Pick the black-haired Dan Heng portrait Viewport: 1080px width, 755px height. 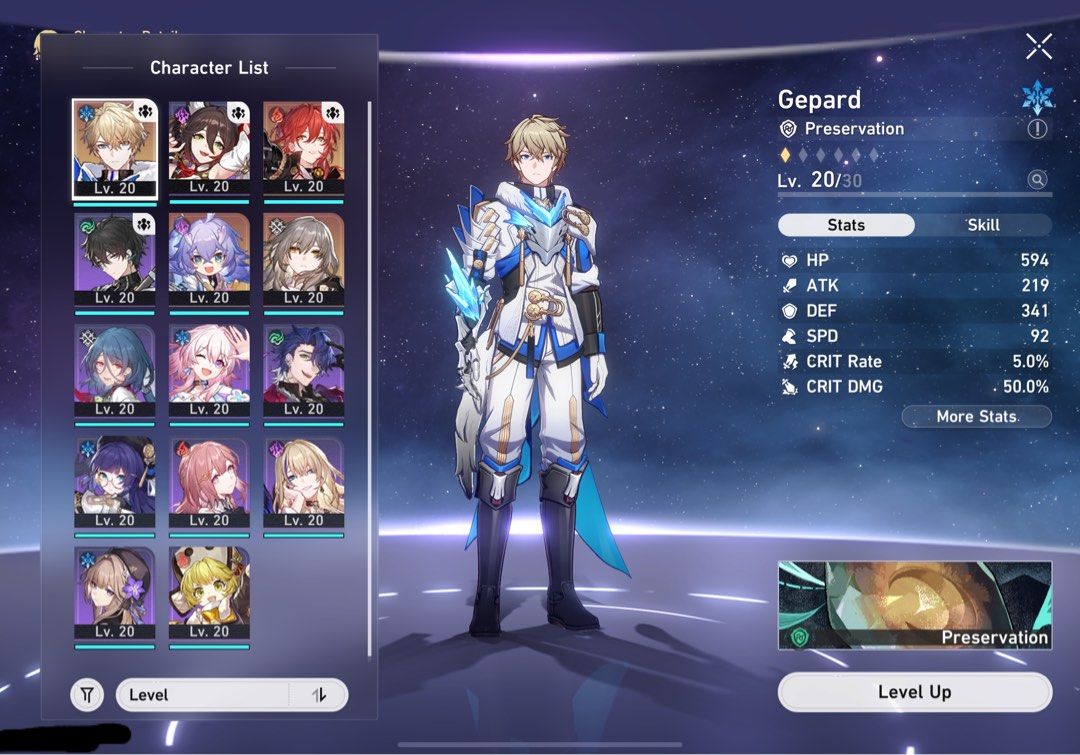pyautogui.click(x=114, y=259)
